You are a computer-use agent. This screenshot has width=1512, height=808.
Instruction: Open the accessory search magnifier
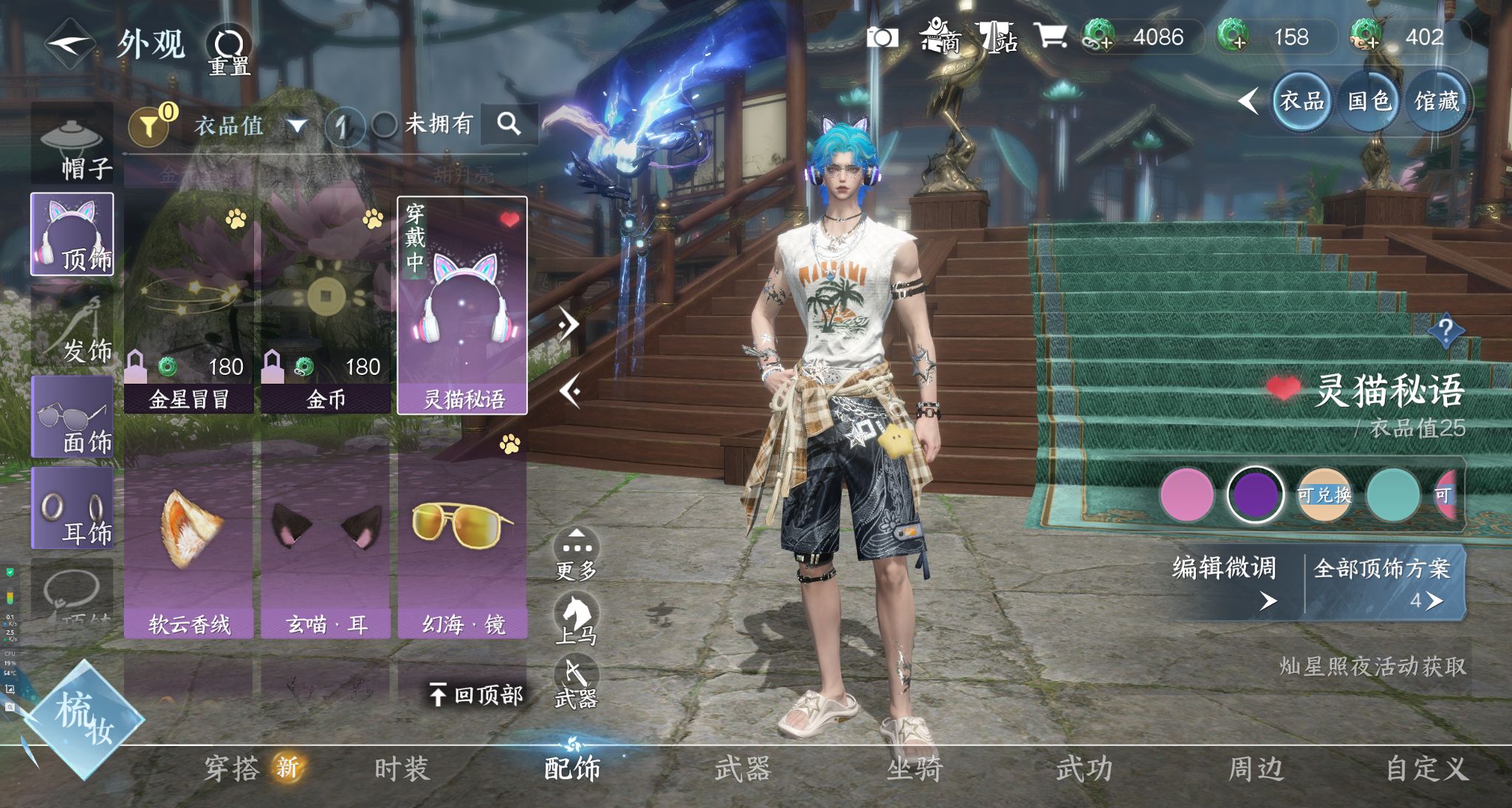click(x=509, y=124)
